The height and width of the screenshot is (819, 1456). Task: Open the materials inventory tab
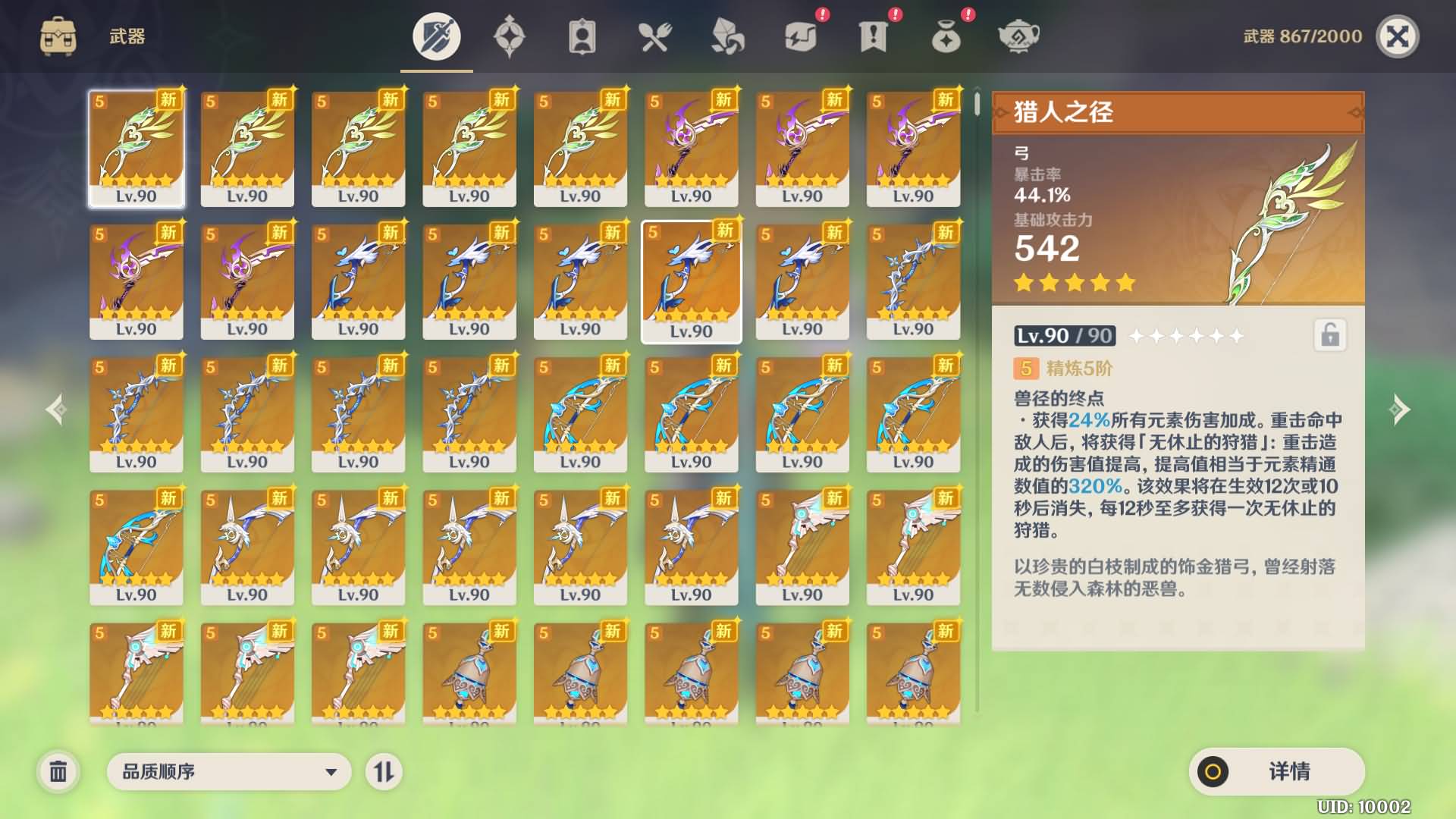[728, 36]
